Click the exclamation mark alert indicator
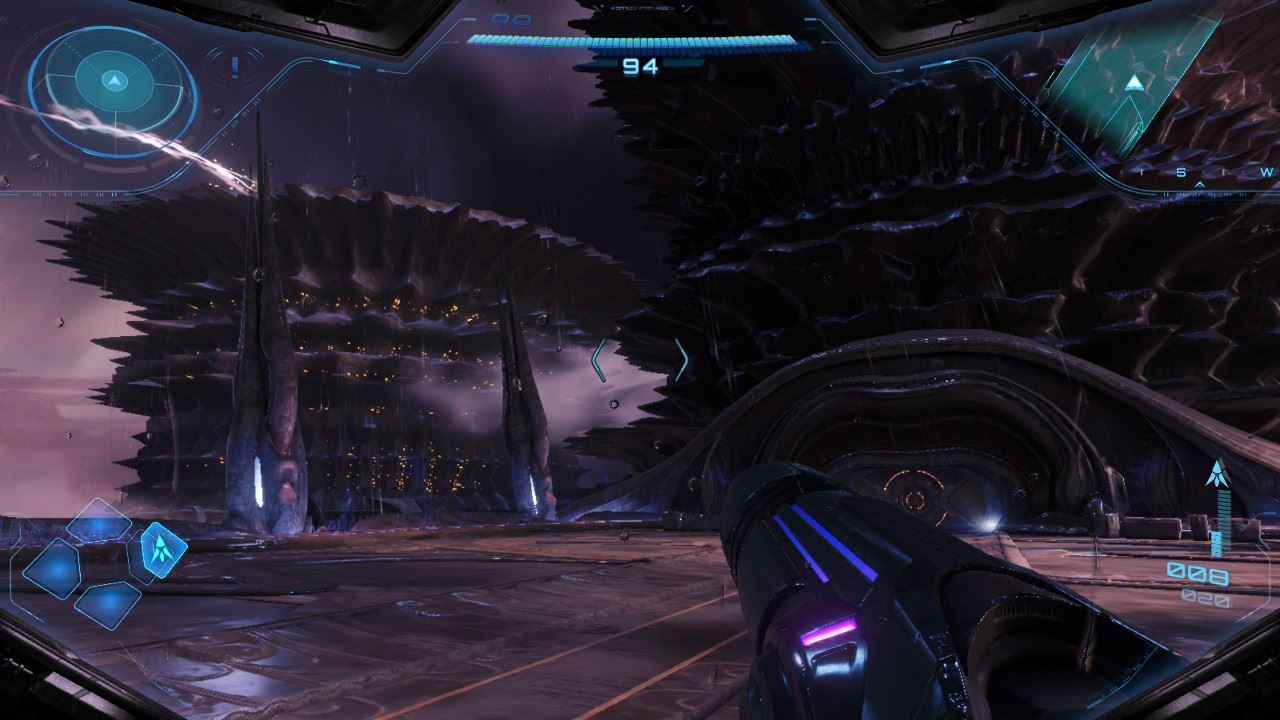The image size is (1280, 720). (x=234, y=67)
